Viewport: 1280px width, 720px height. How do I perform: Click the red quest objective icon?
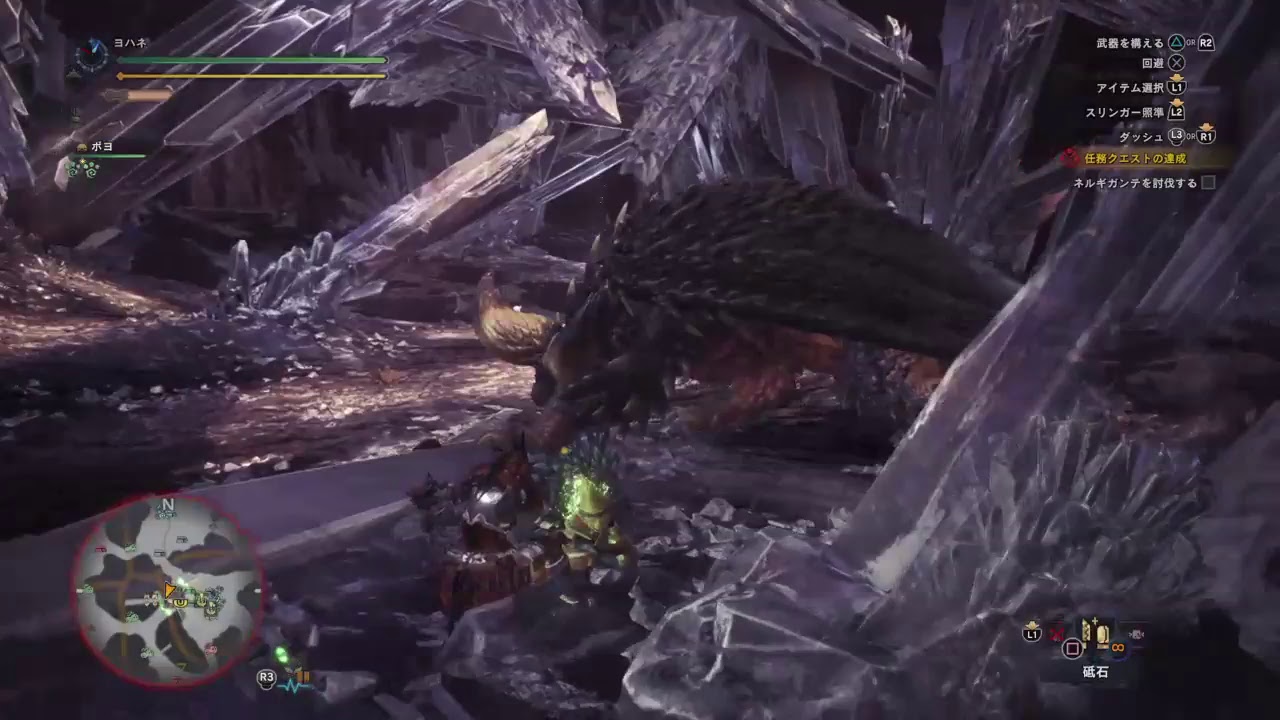point(1069,155)
